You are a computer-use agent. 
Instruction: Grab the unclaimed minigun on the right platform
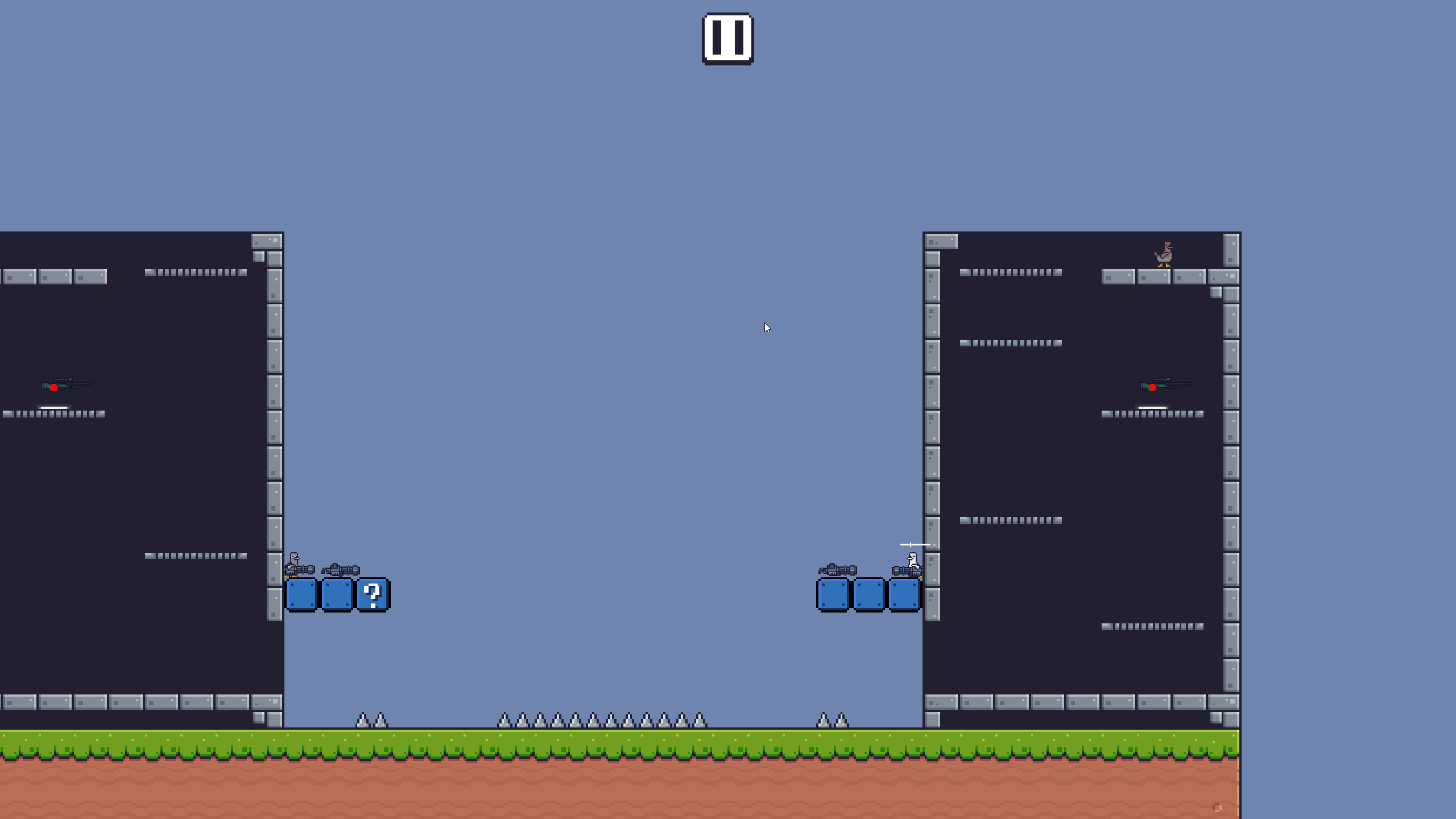point(837,570)
